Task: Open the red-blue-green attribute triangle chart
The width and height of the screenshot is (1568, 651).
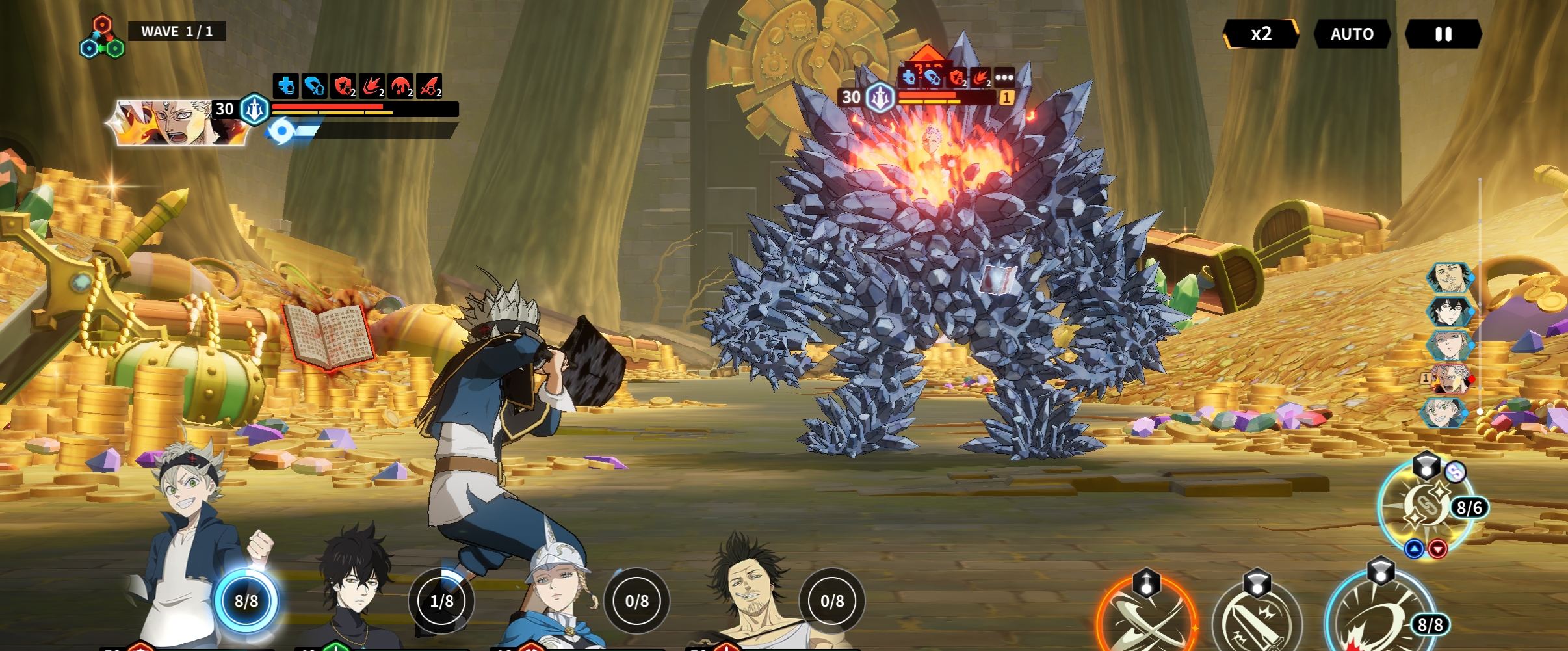Action: [x=101, y=39]
